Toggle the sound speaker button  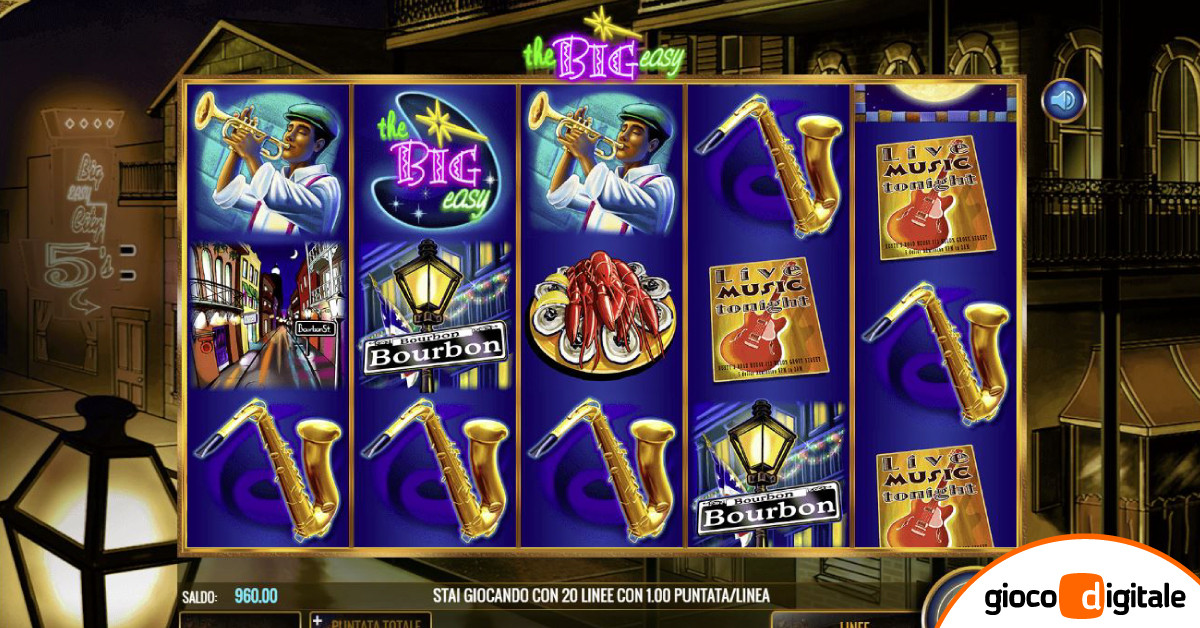coord(1063,100)
